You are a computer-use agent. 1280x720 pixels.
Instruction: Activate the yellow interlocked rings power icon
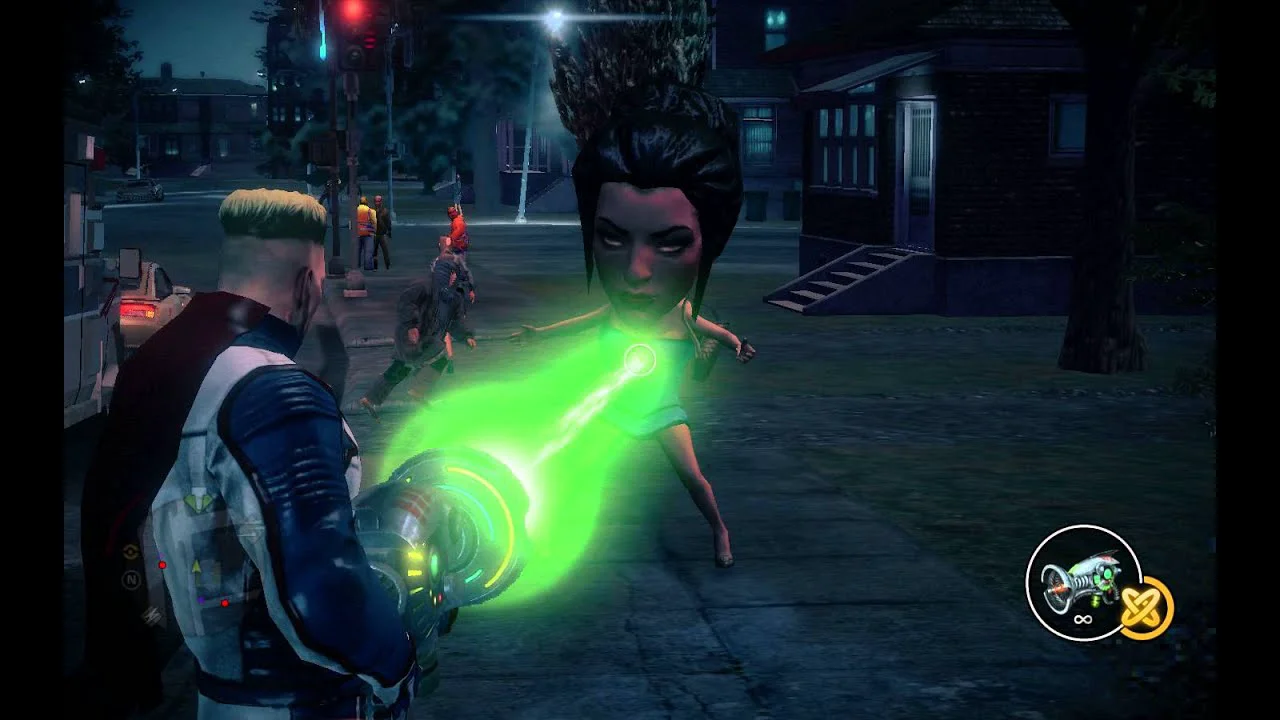[x=1146, y=607]
